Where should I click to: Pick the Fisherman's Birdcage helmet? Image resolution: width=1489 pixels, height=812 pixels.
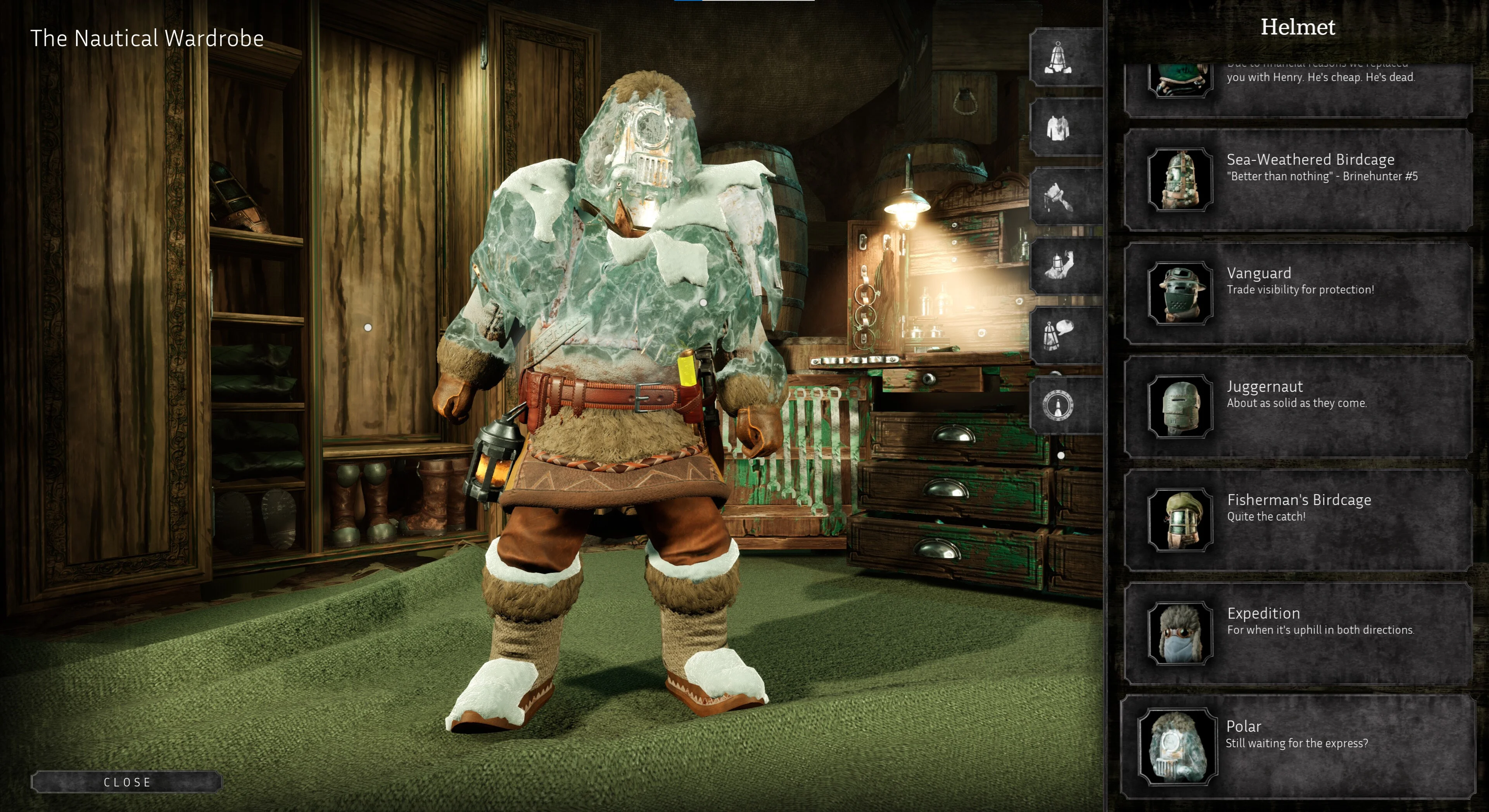pyautogui.click(x=1298, y=520)
